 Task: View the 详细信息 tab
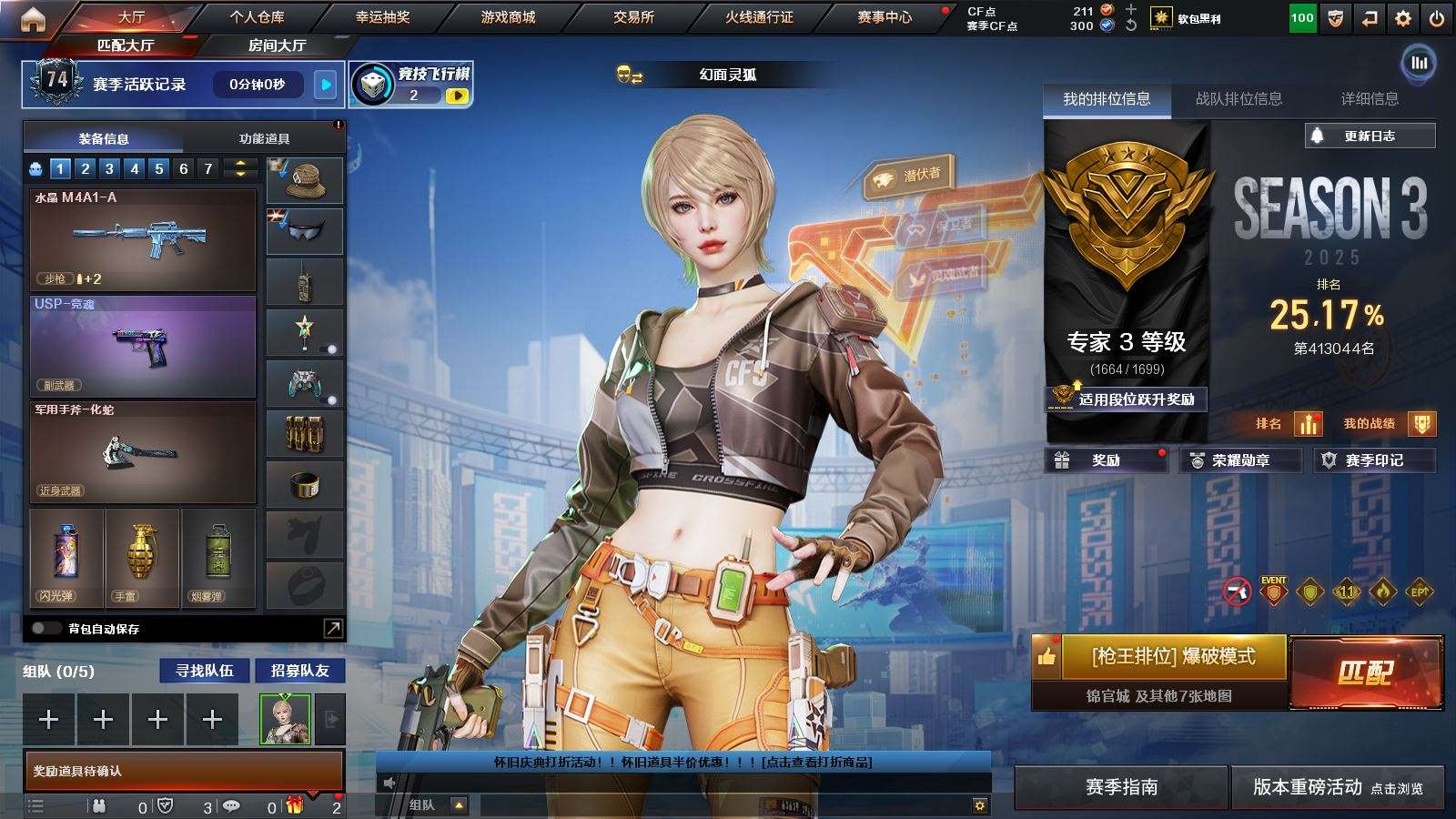coord(1370,98)
